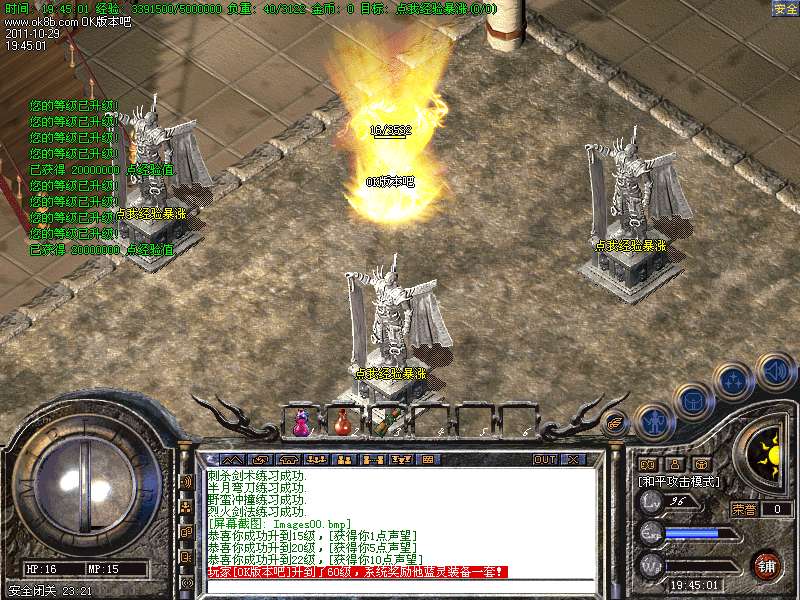800x600 pixels.
Task: Click the sound-wave icon left of chat
Action: 187,481
